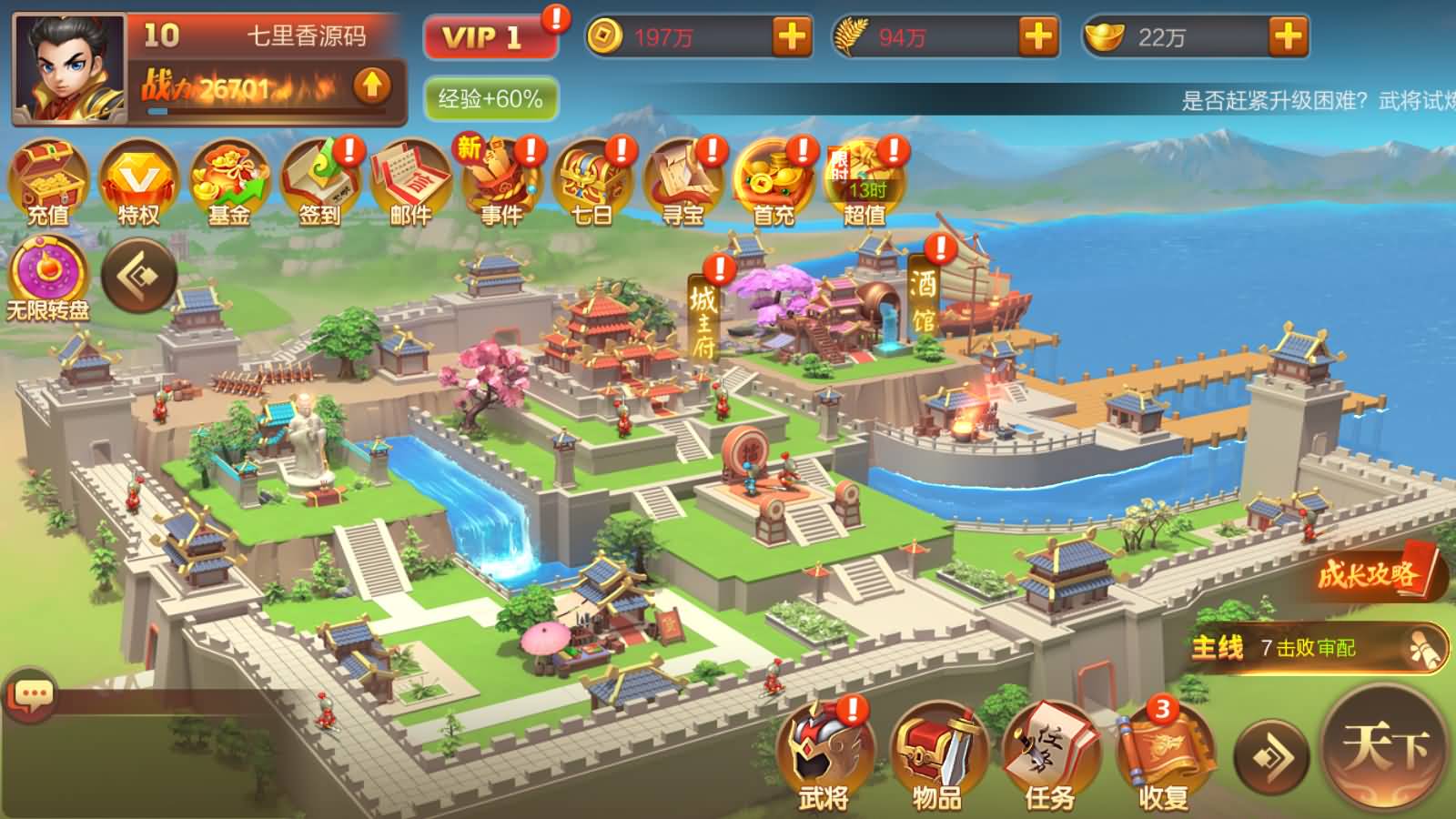The image size is (1456, 819).
Task: Add gold ingots with the plus button
Action: point(1288,37)
